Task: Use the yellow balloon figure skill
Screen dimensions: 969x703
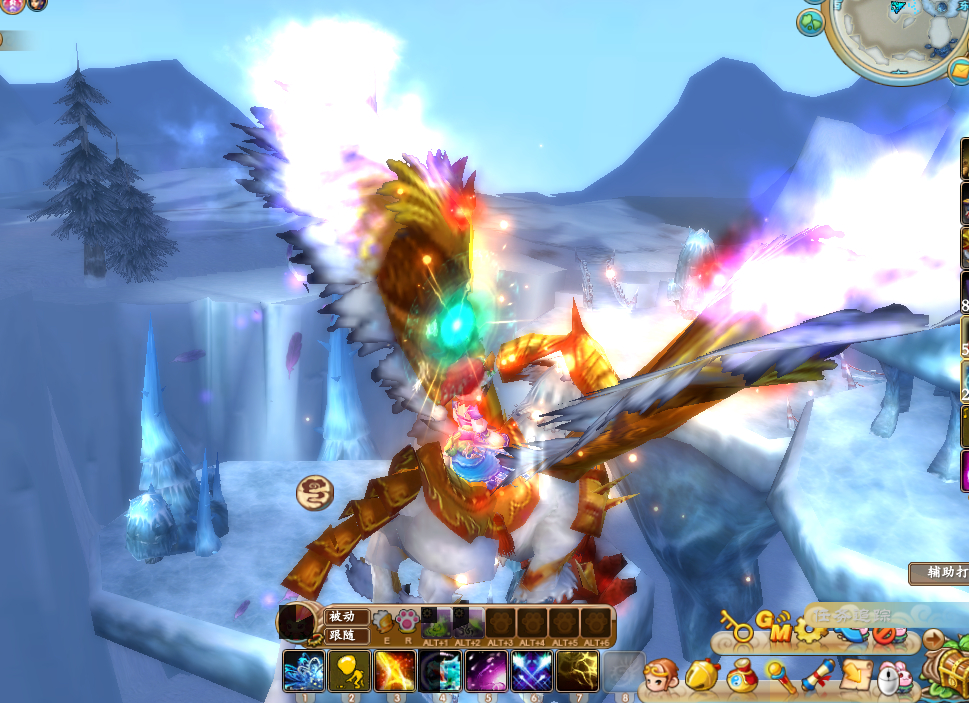Action: [349, 671]
